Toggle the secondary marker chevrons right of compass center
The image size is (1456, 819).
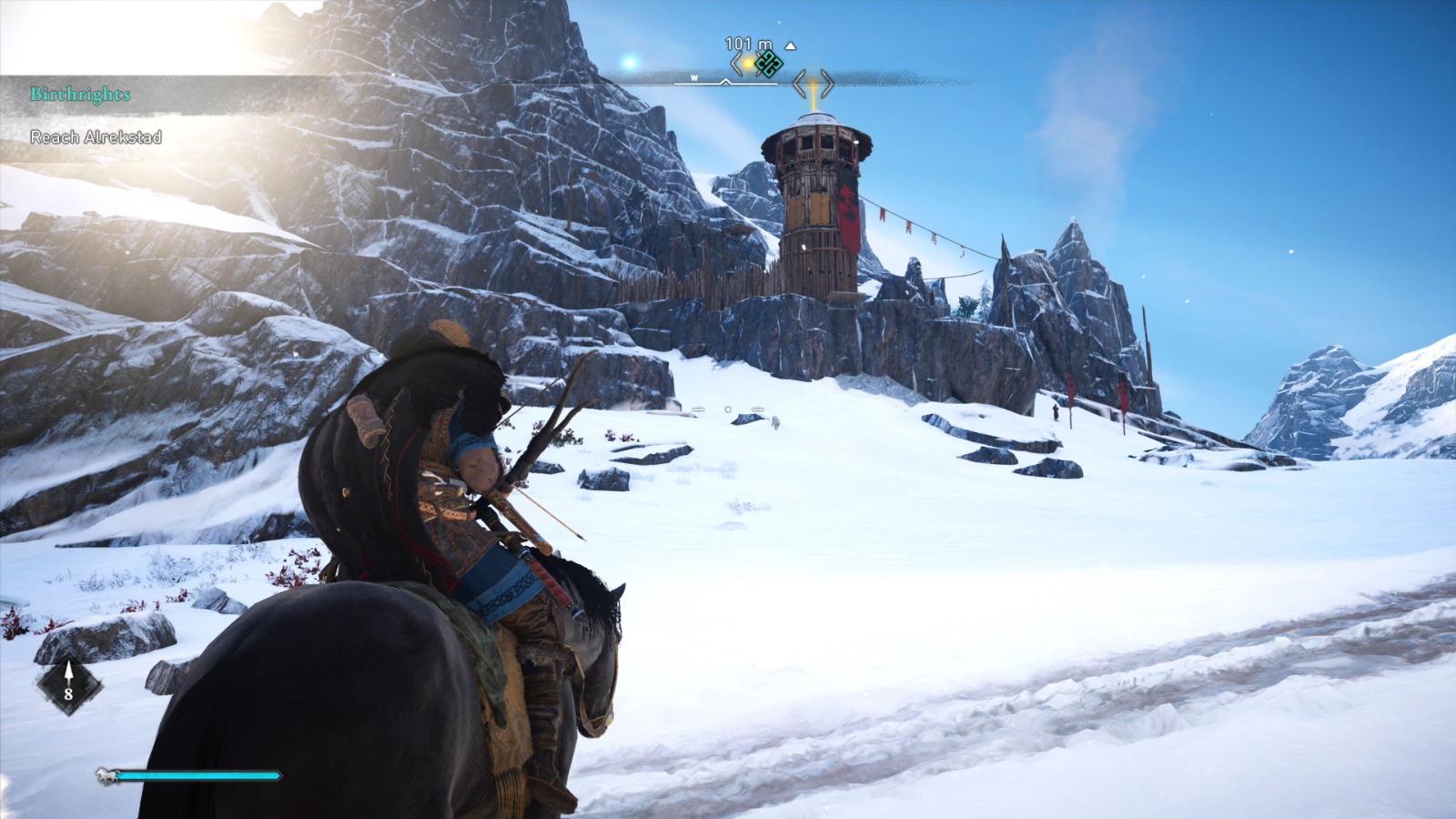pyautogui.click(x=814, y=83)
